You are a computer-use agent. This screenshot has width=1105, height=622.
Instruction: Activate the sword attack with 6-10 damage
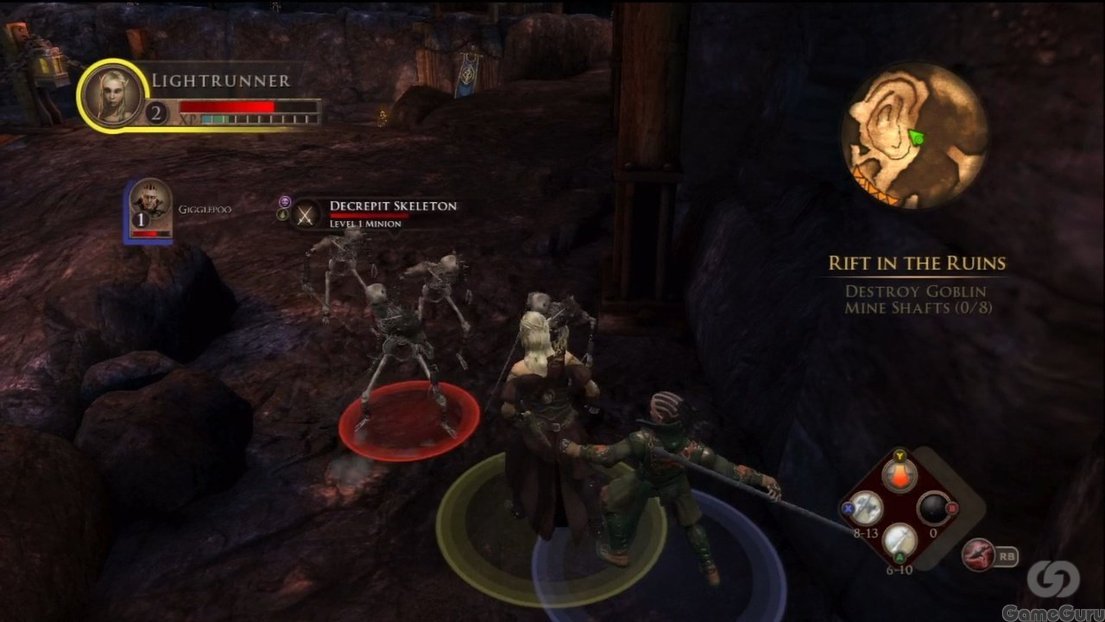click(x=900, y=540)
